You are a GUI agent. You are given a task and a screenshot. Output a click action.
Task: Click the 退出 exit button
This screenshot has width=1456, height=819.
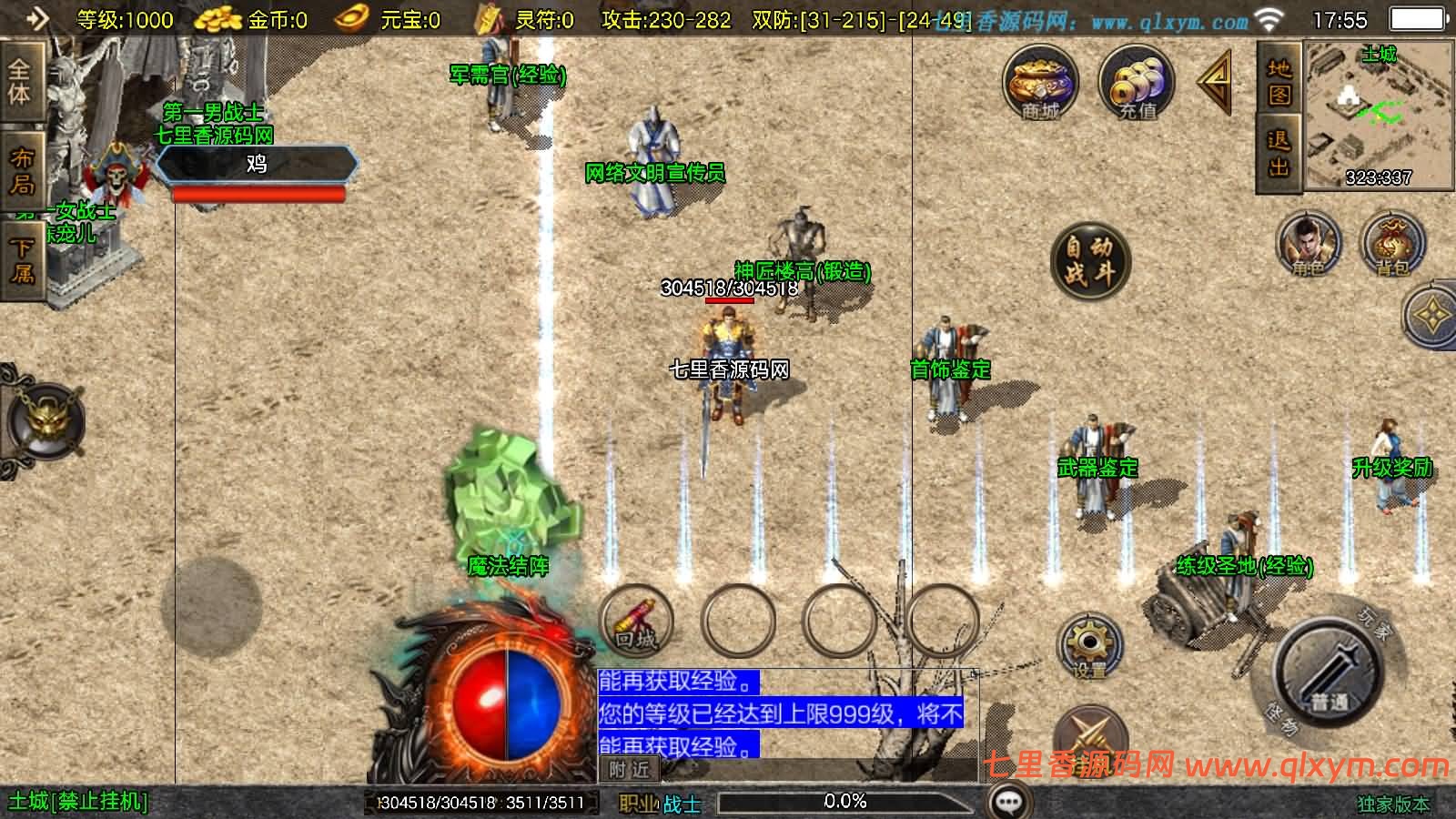(x=1279, y=154)
